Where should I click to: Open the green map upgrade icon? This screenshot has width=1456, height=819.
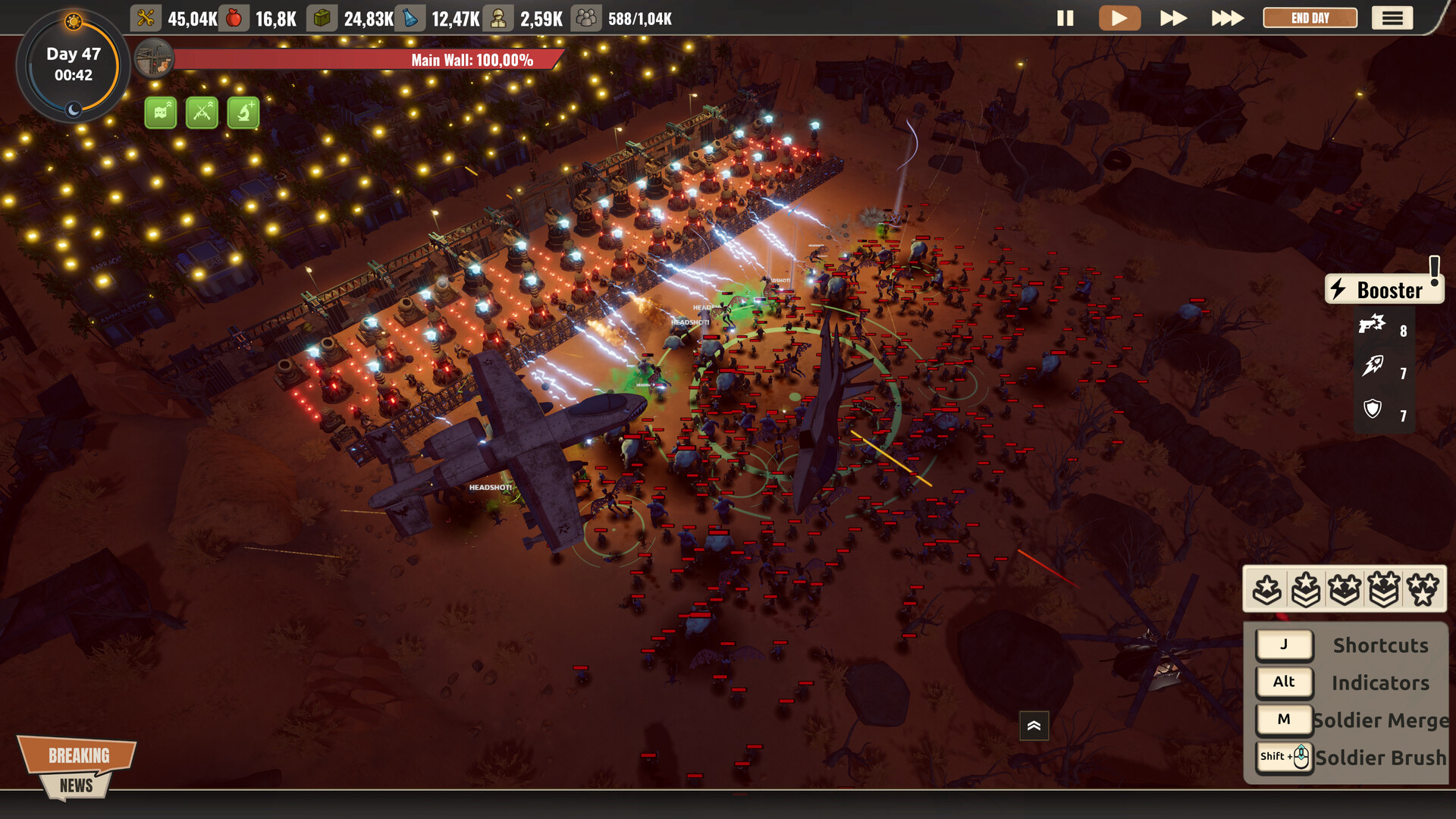pos(161,113)
